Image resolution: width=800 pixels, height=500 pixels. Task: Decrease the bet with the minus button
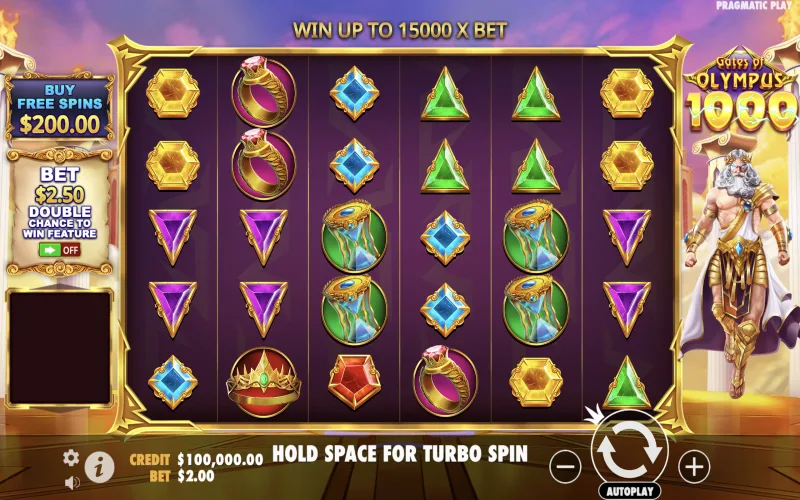pyautogui.click(x=566, y=465)
